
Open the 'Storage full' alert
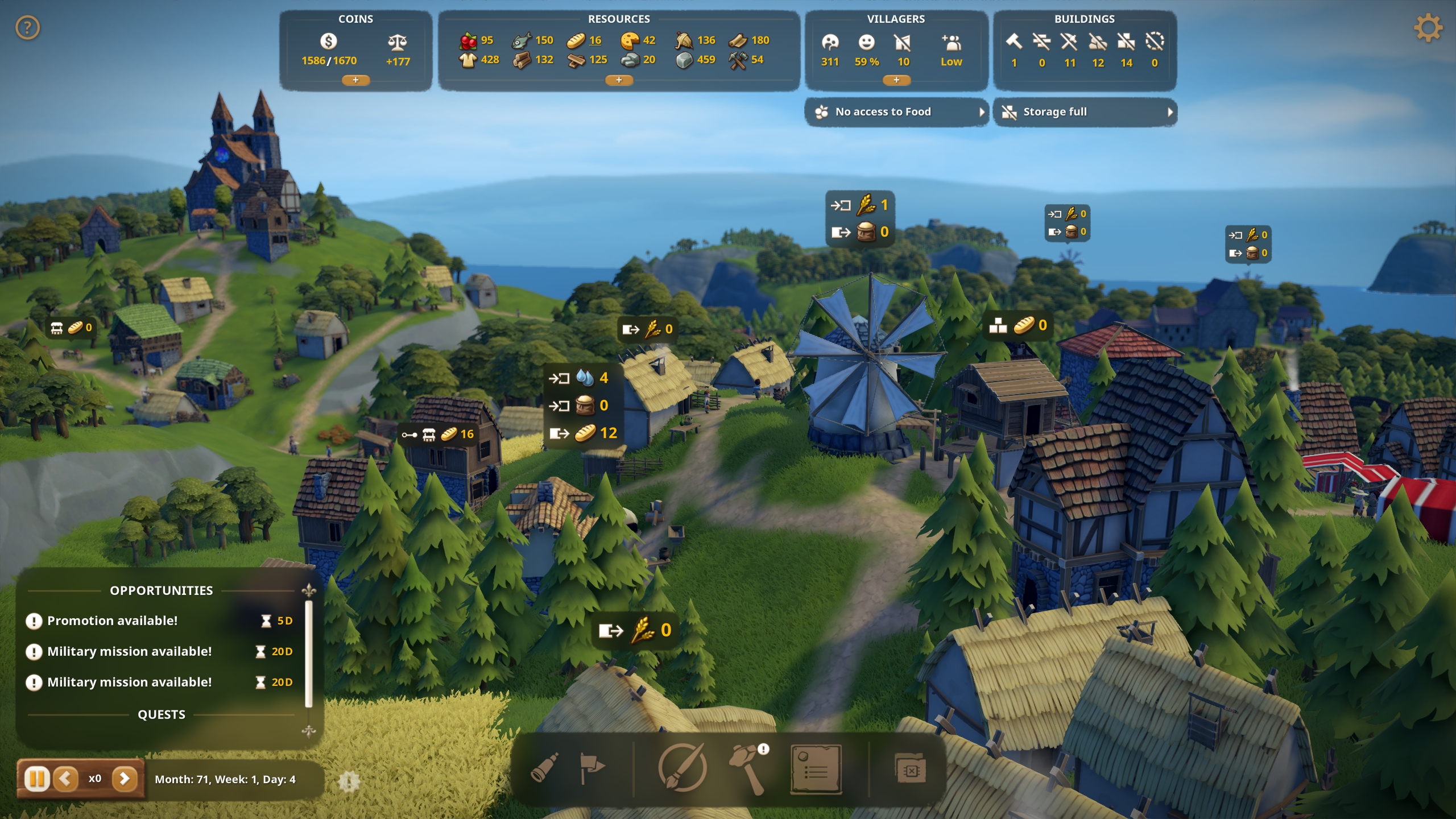point(1085,112)
